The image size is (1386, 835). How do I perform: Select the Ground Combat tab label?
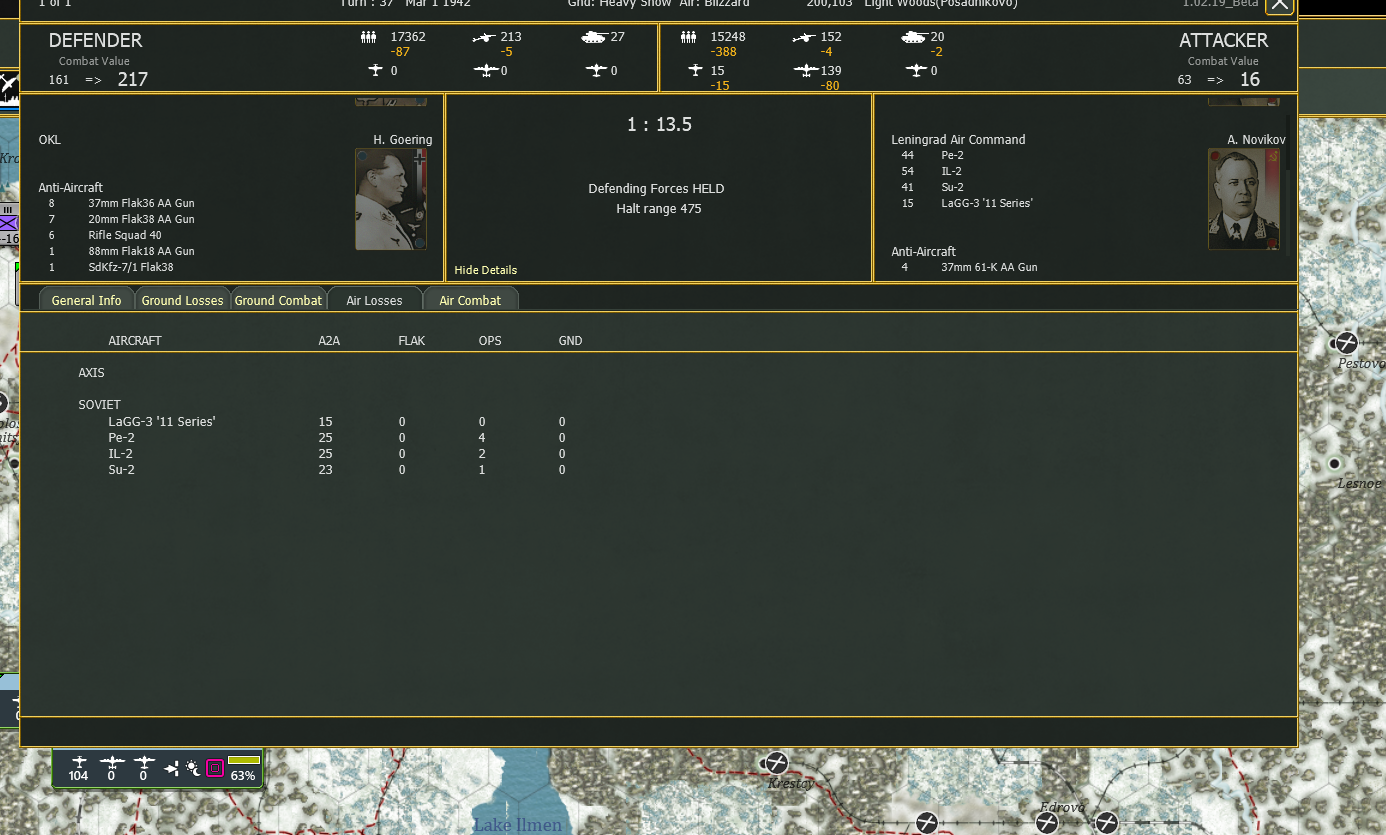[x=278, y=299]
